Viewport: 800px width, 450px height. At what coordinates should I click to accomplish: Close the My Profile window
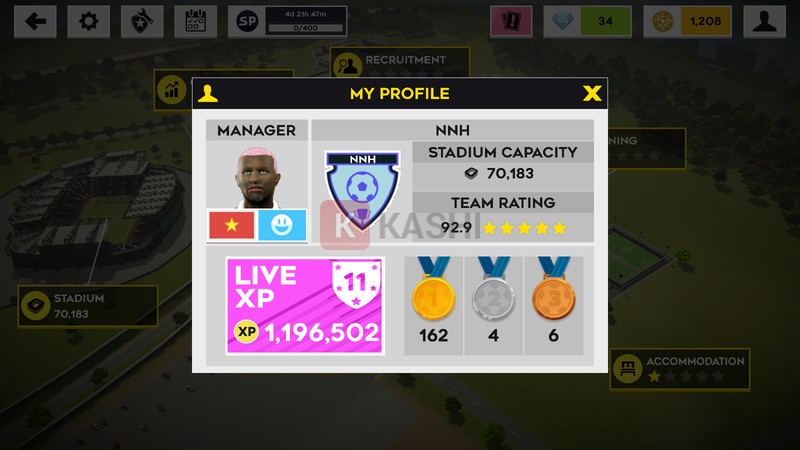point(592,94)
